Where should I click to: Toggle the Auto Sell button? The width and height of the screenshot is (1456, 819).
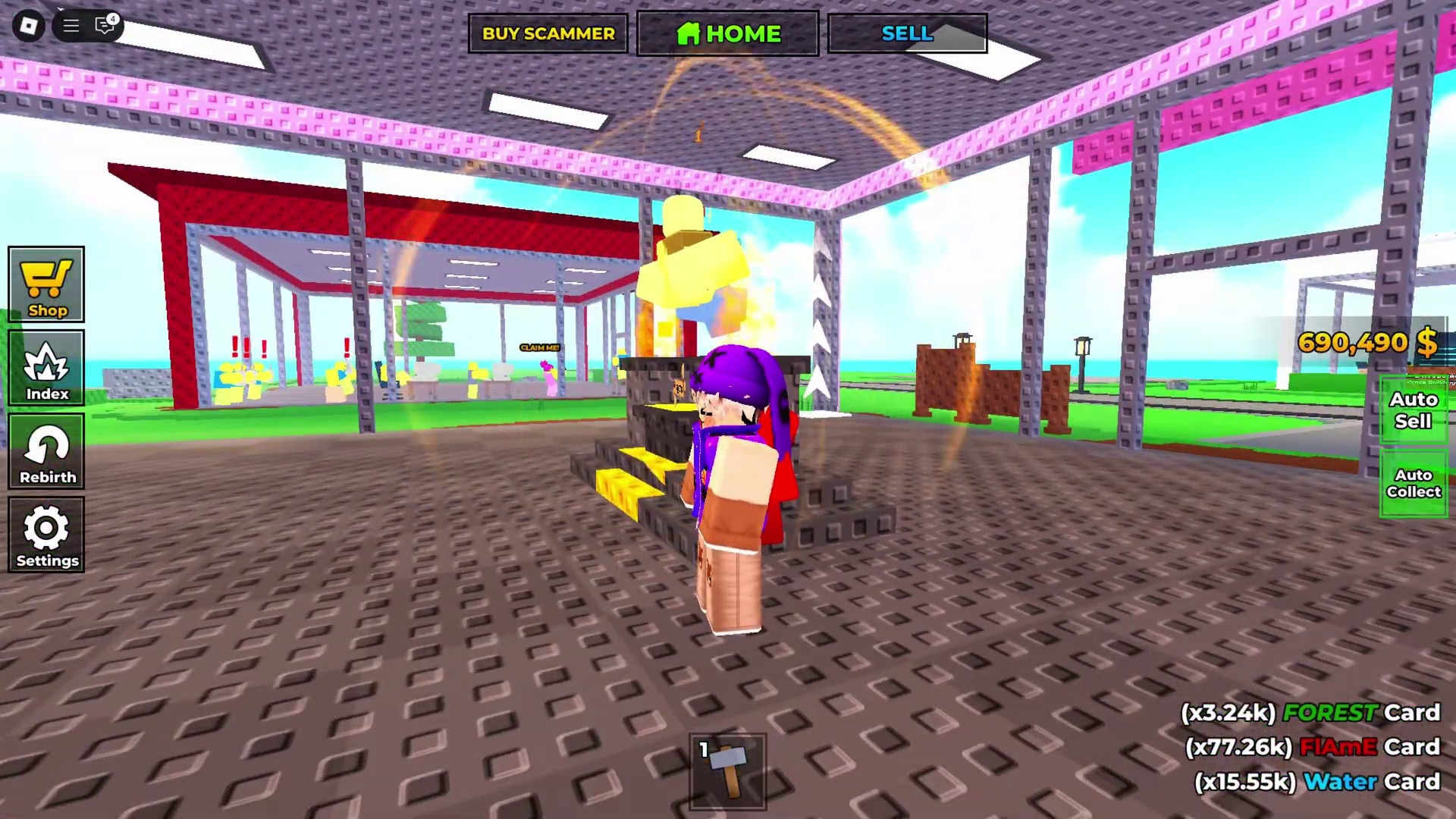1413,410
